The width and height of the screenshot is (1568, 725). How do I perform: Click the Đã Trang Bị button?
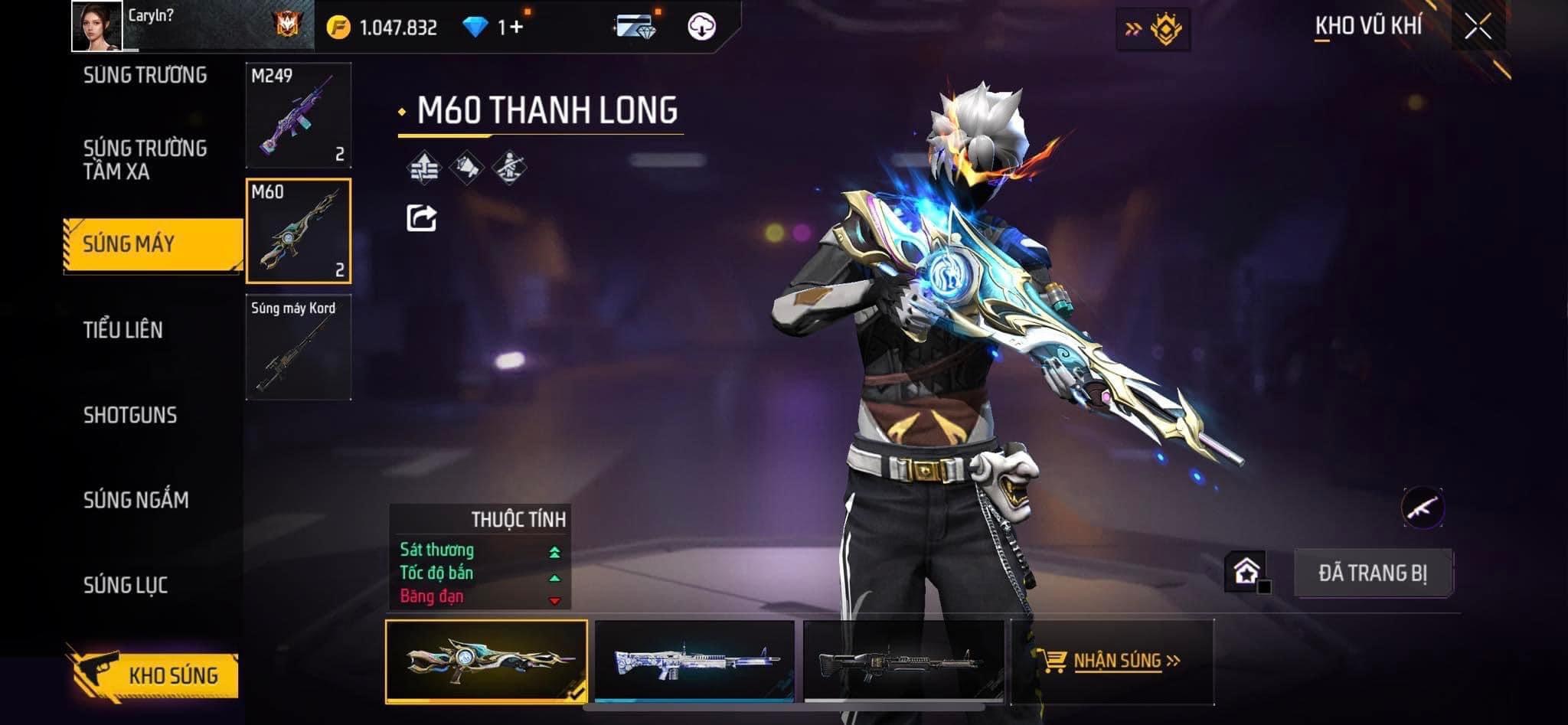[x=1373, y=573]
